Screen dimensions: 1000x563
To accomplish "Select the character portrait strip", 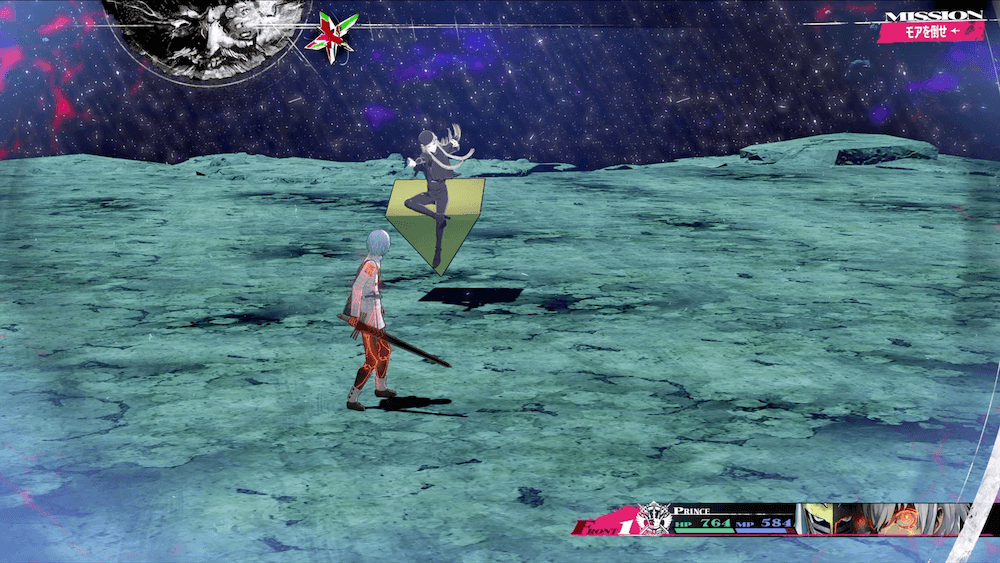I will tap(883, 519).
